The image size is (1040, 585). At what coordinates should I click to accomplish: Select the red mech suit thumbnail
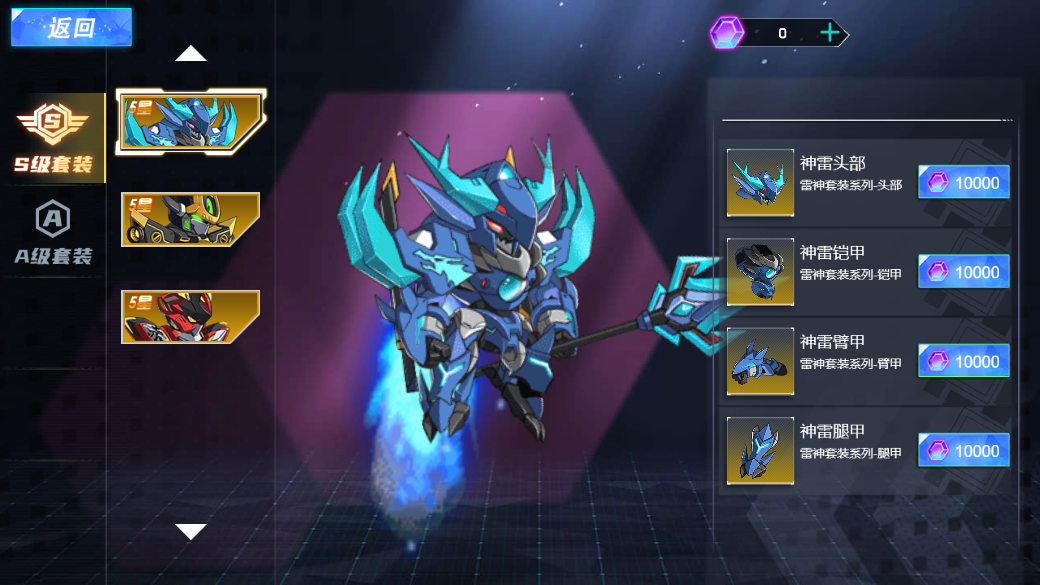tap(190, 316)
